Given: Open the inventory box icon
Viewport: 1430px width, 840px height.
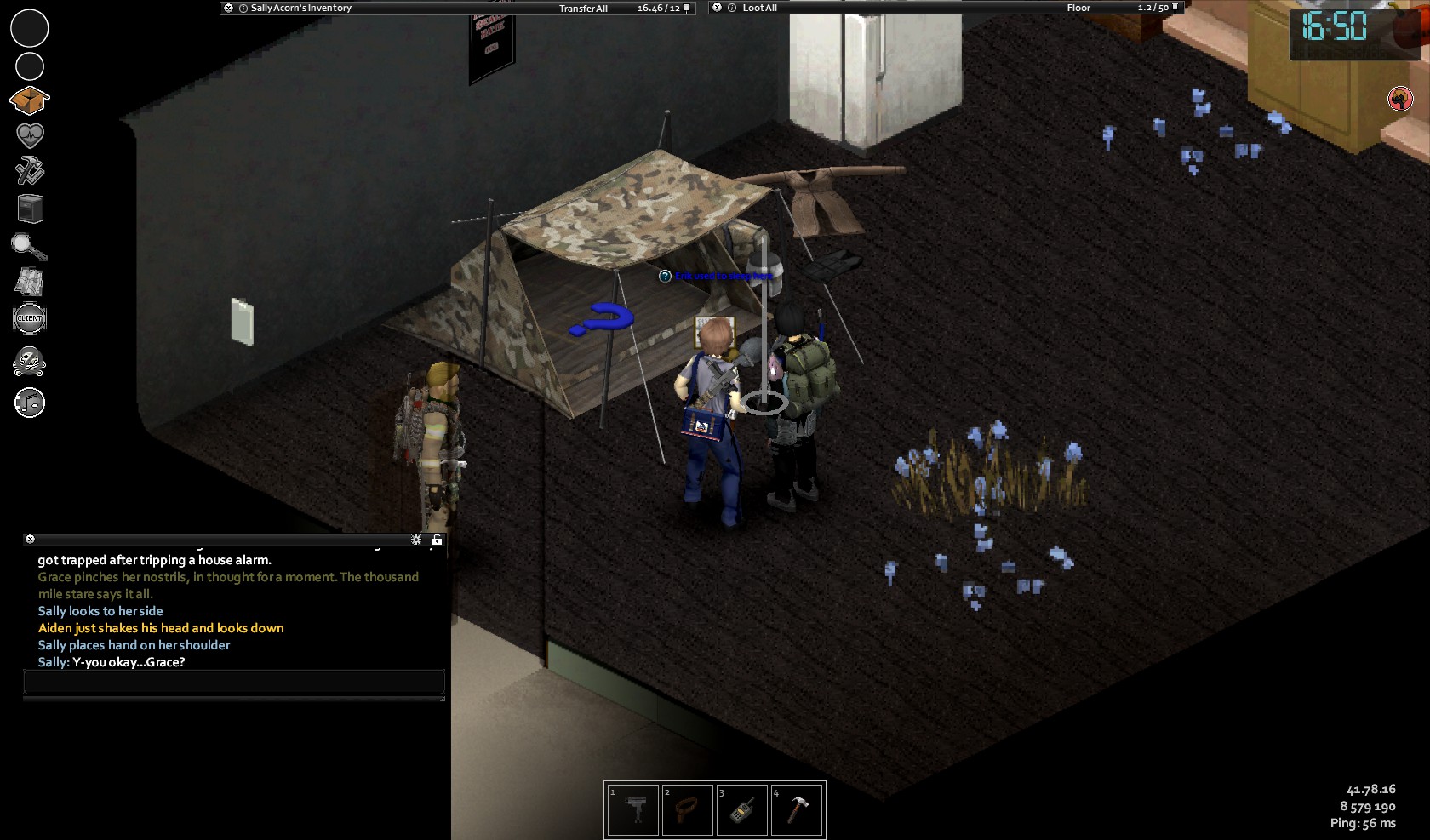Looking at the screenshot, I should pos(30,100).
